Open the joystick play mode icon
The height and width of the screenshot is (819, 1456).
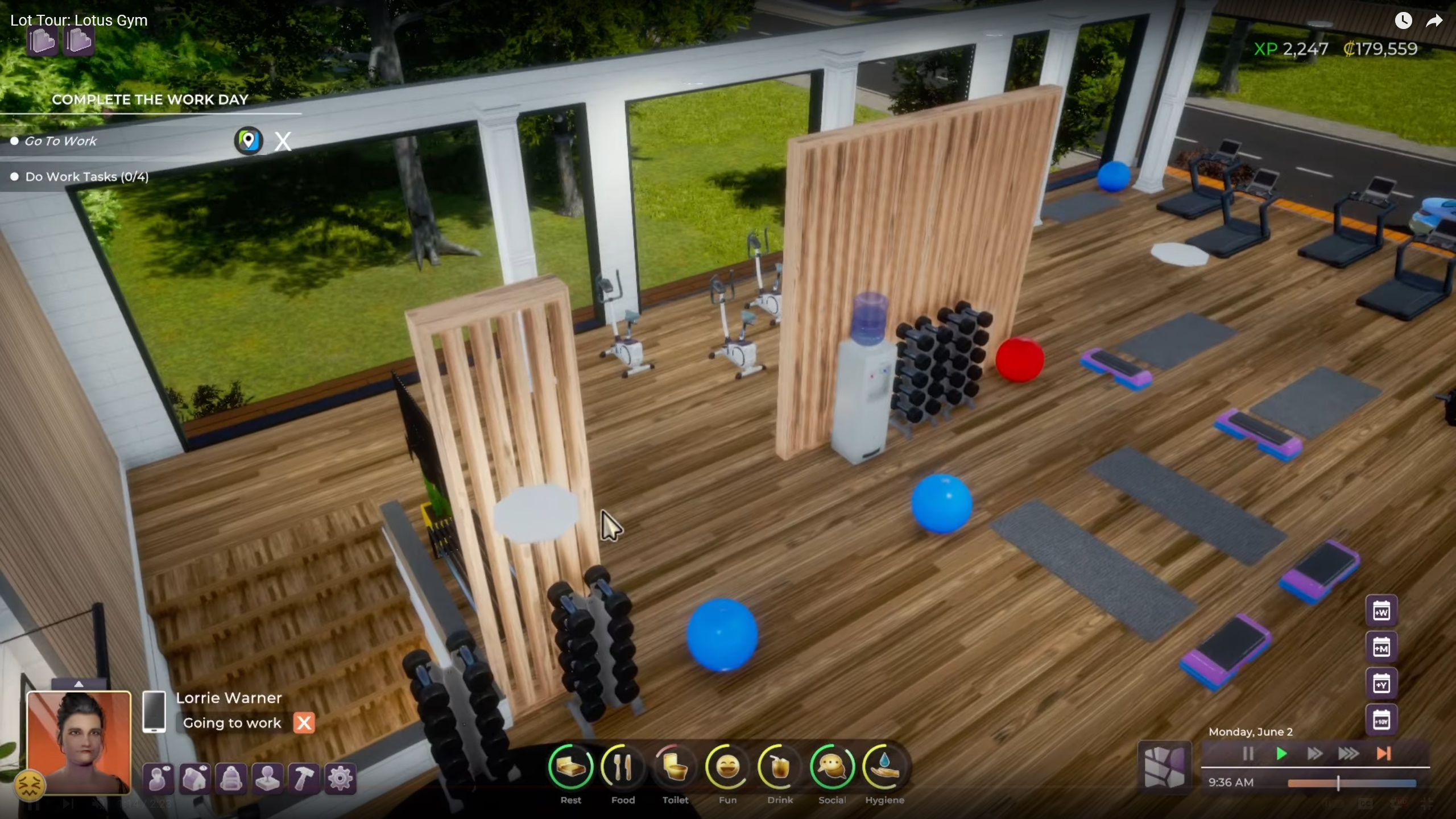coord(268,779)
